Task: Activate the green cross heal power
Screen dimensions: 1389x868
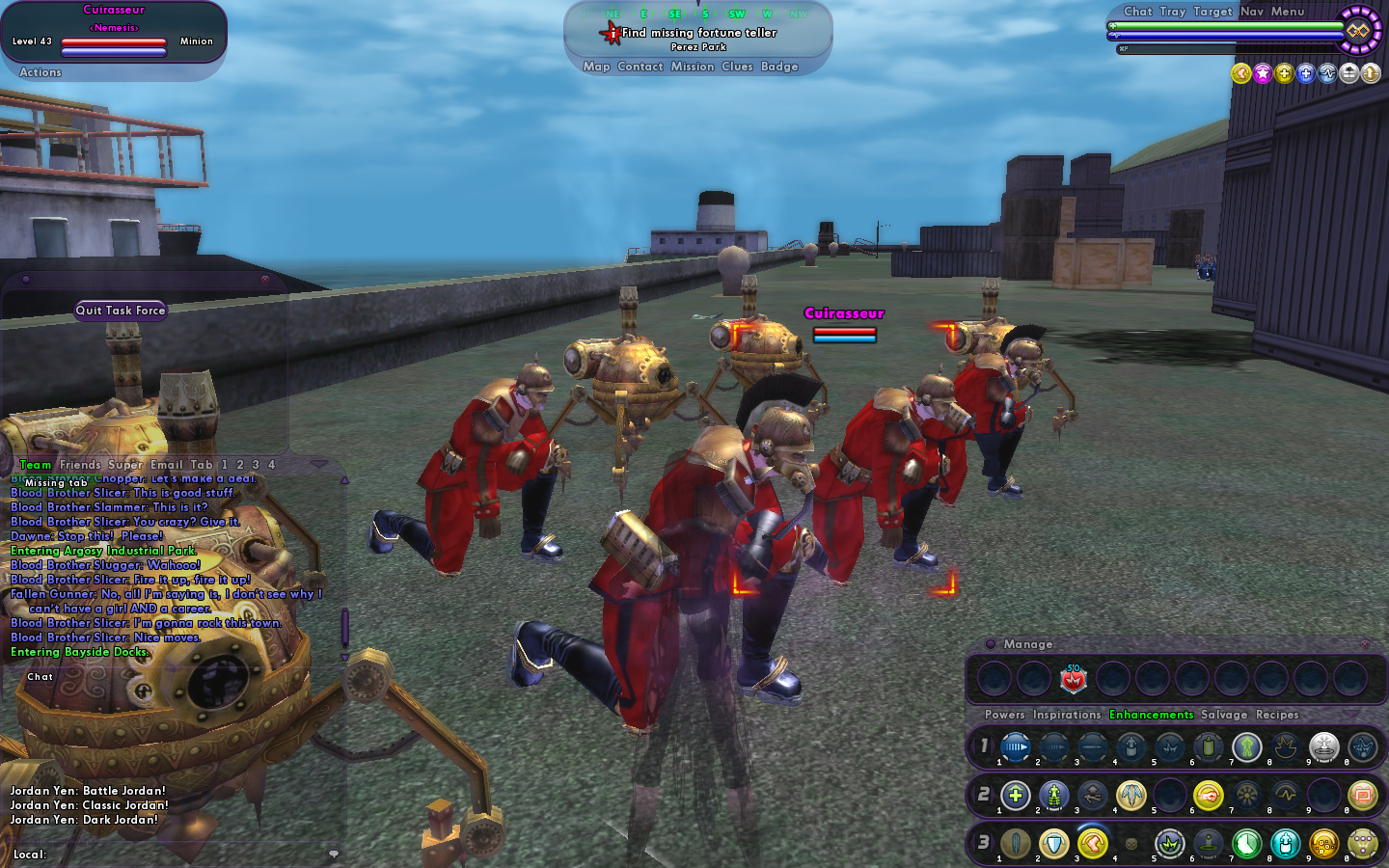Action: tap(1015, 796)
